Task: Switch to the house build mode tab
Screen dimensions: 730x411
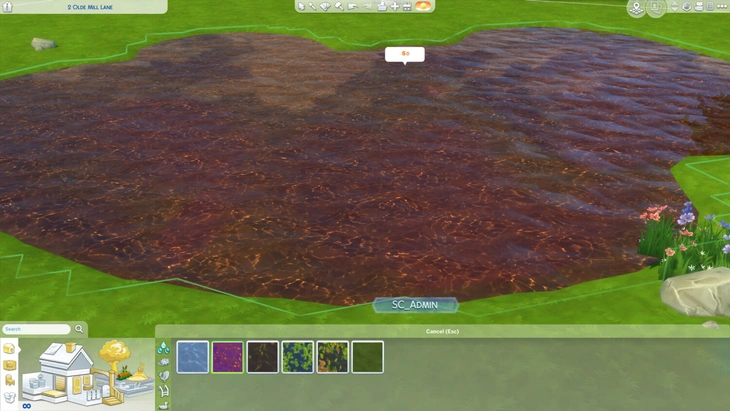Action: point(9,348)
